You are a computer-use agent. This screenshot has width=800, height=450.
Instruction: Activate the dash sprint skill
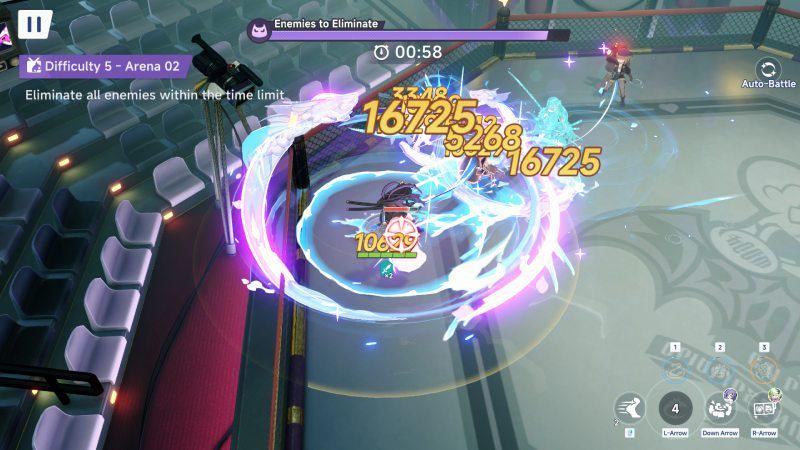tap(629, 408)
